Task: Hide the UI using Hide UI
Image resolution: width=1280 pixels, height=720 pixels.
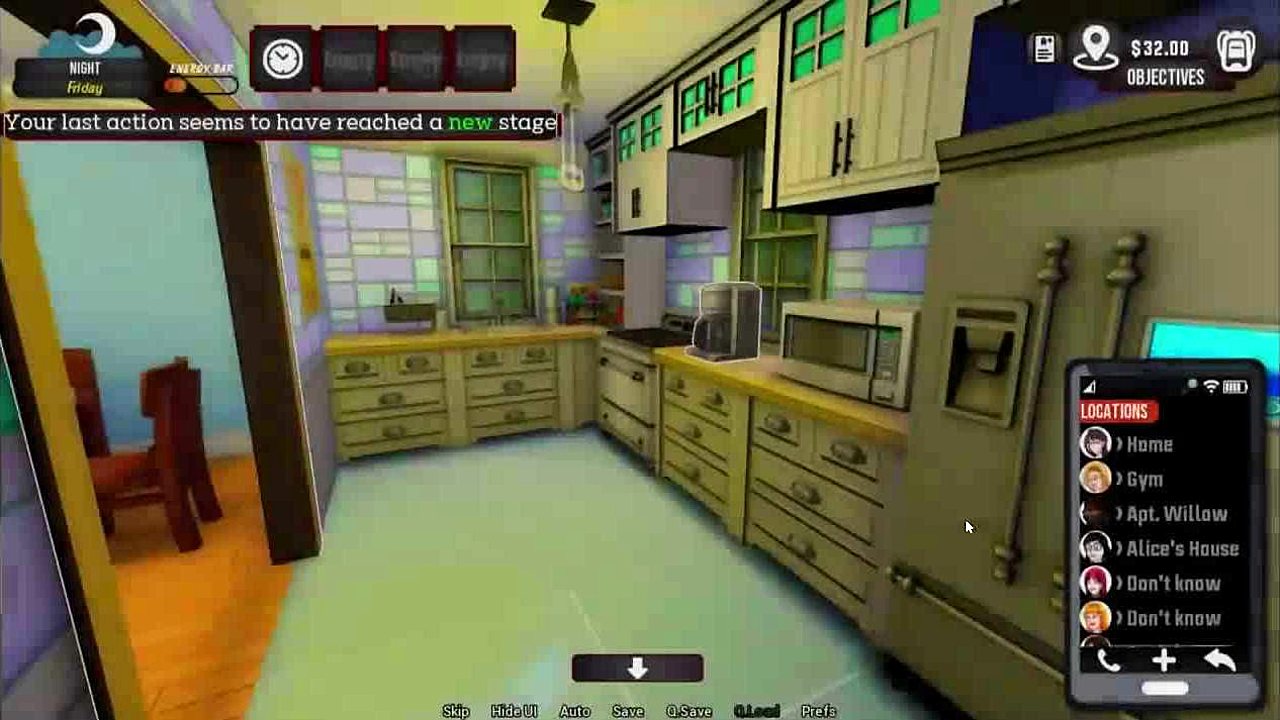Action: [x=514, y=711]
